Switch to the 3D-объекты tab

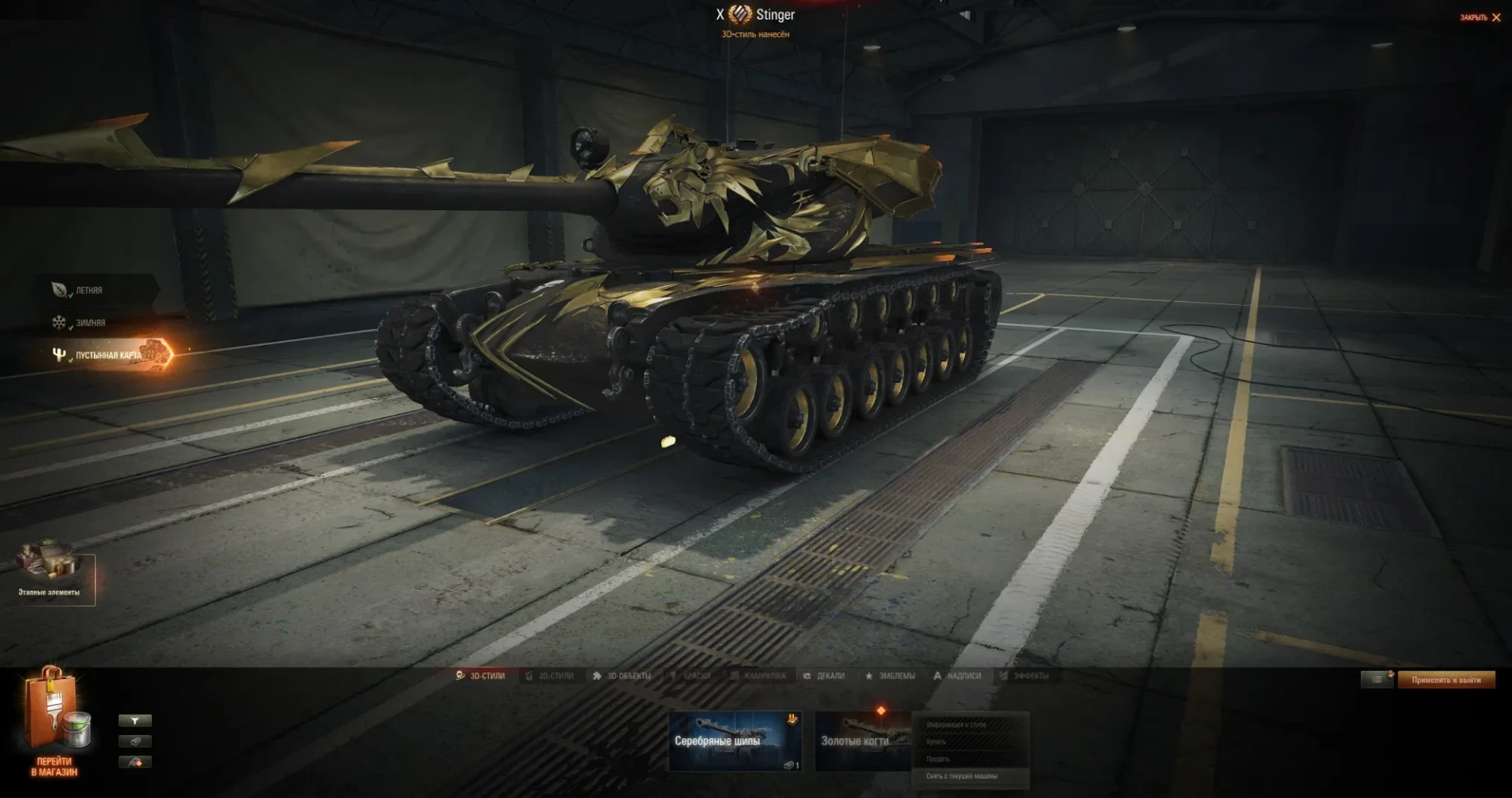point(622,676)
